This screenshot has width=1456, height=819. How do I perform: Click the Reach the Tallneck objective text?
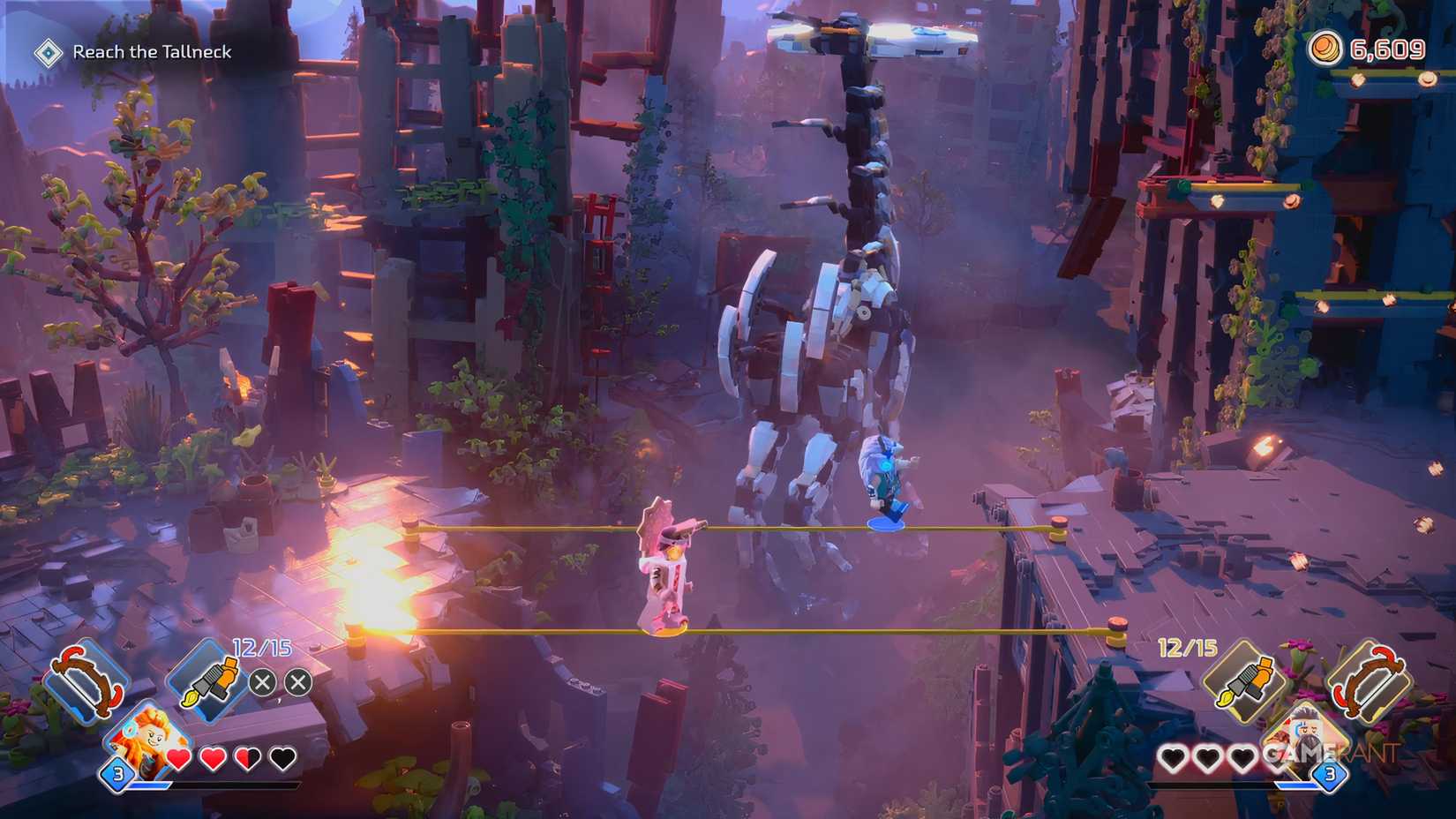click(x=152, y=51)
